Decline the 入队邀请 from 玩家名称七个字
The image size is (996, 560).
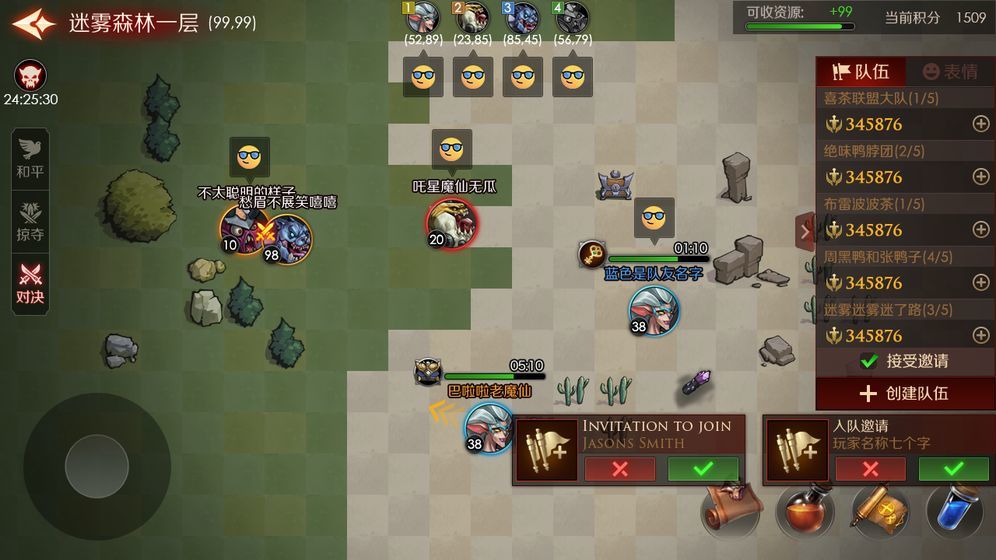point(870,469)
